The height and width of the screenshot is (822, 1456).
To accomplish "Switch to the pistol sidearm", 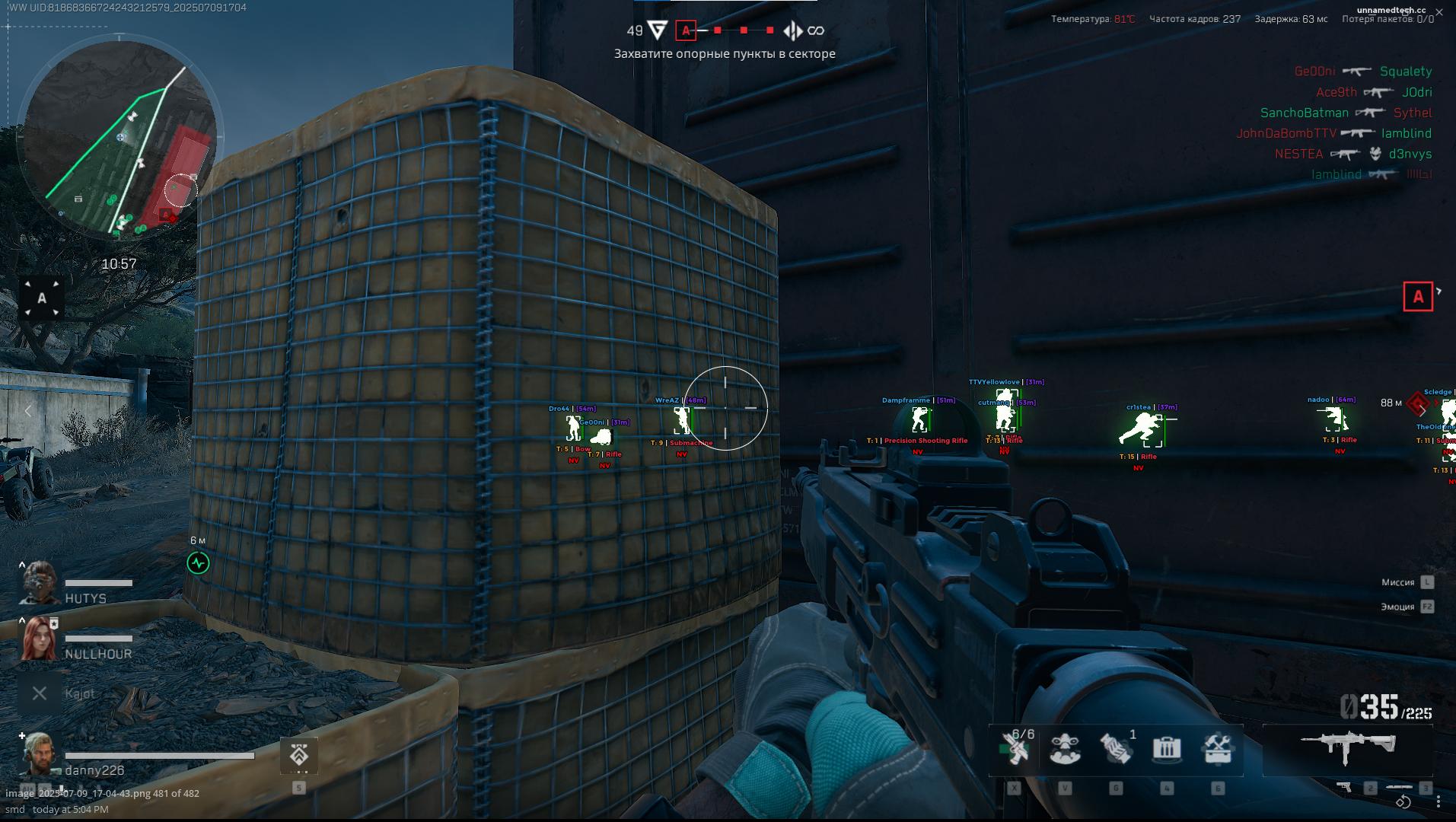I will pyautogui.click(x=1346, y=787).
